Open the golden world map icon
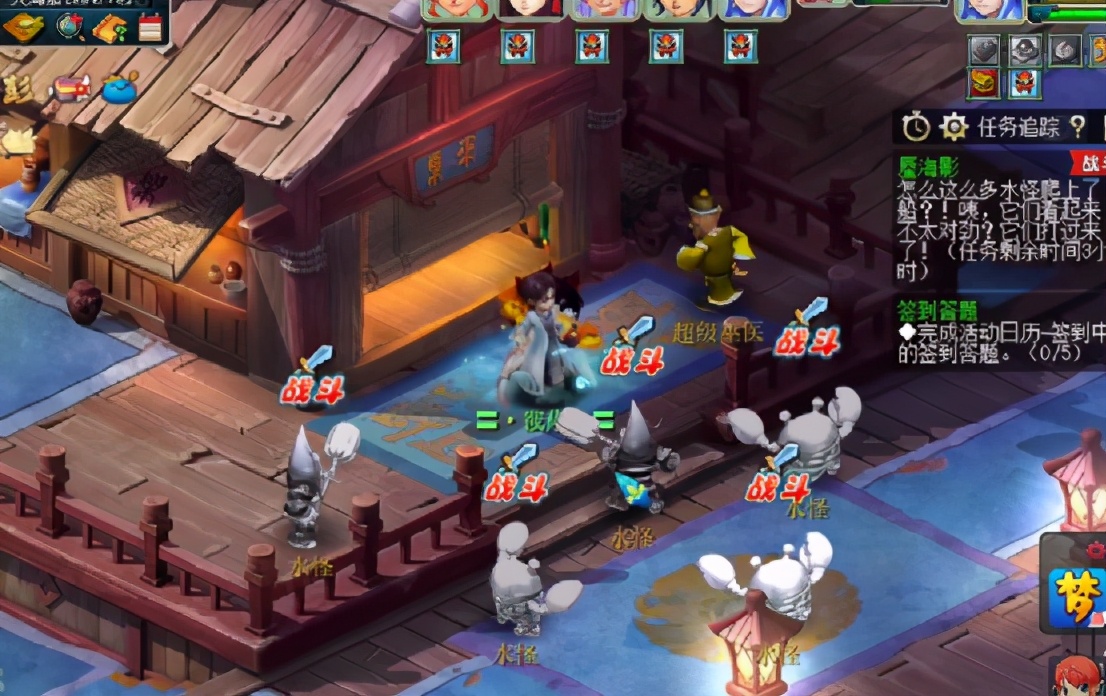Viewport: 1106px width, 696px height. click(22, 27)
